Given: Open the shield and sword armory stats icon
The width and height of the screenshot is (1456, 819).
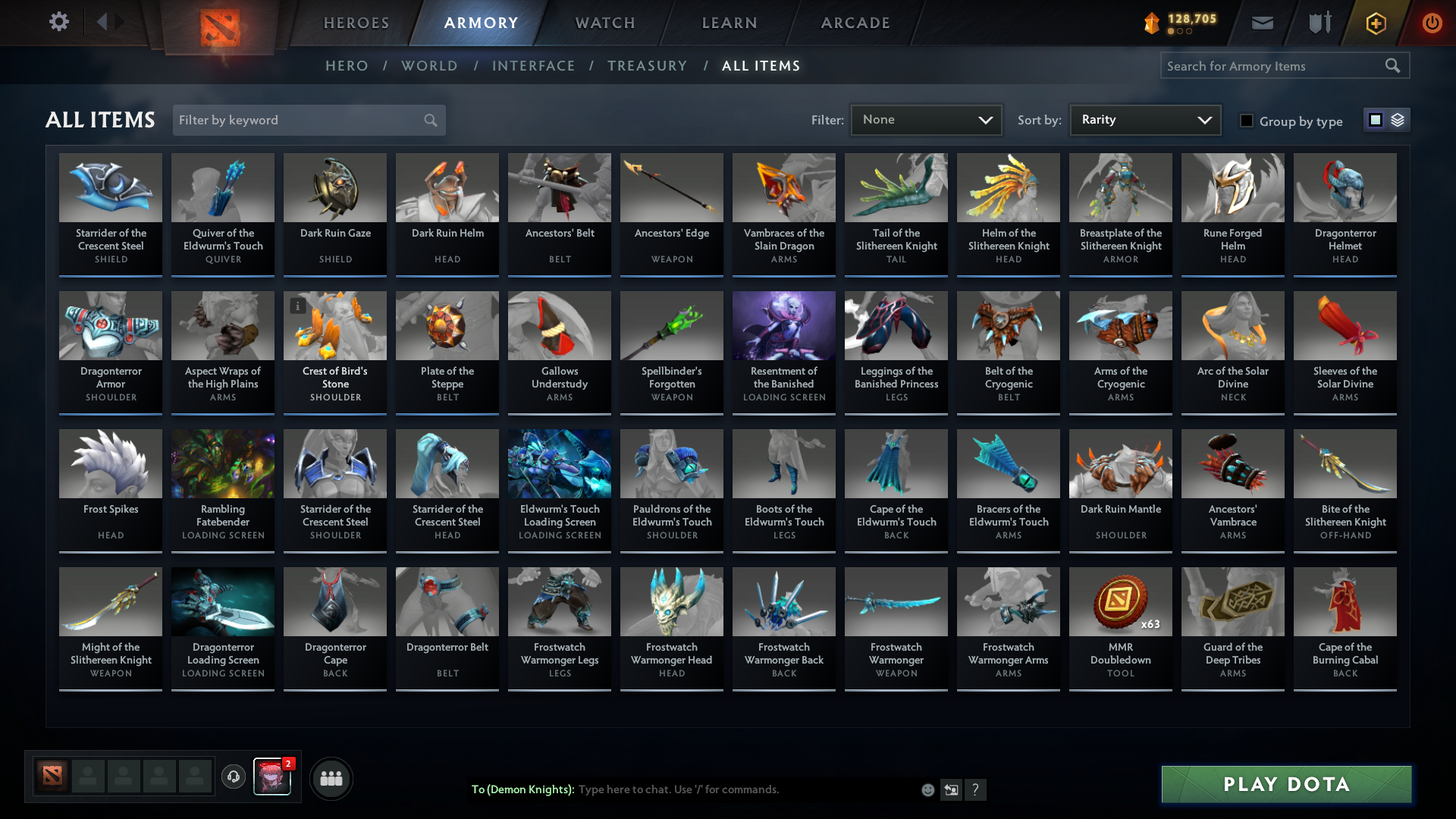Looking at the screenshot, I should pyautogui.click(x=1319, y=23).
